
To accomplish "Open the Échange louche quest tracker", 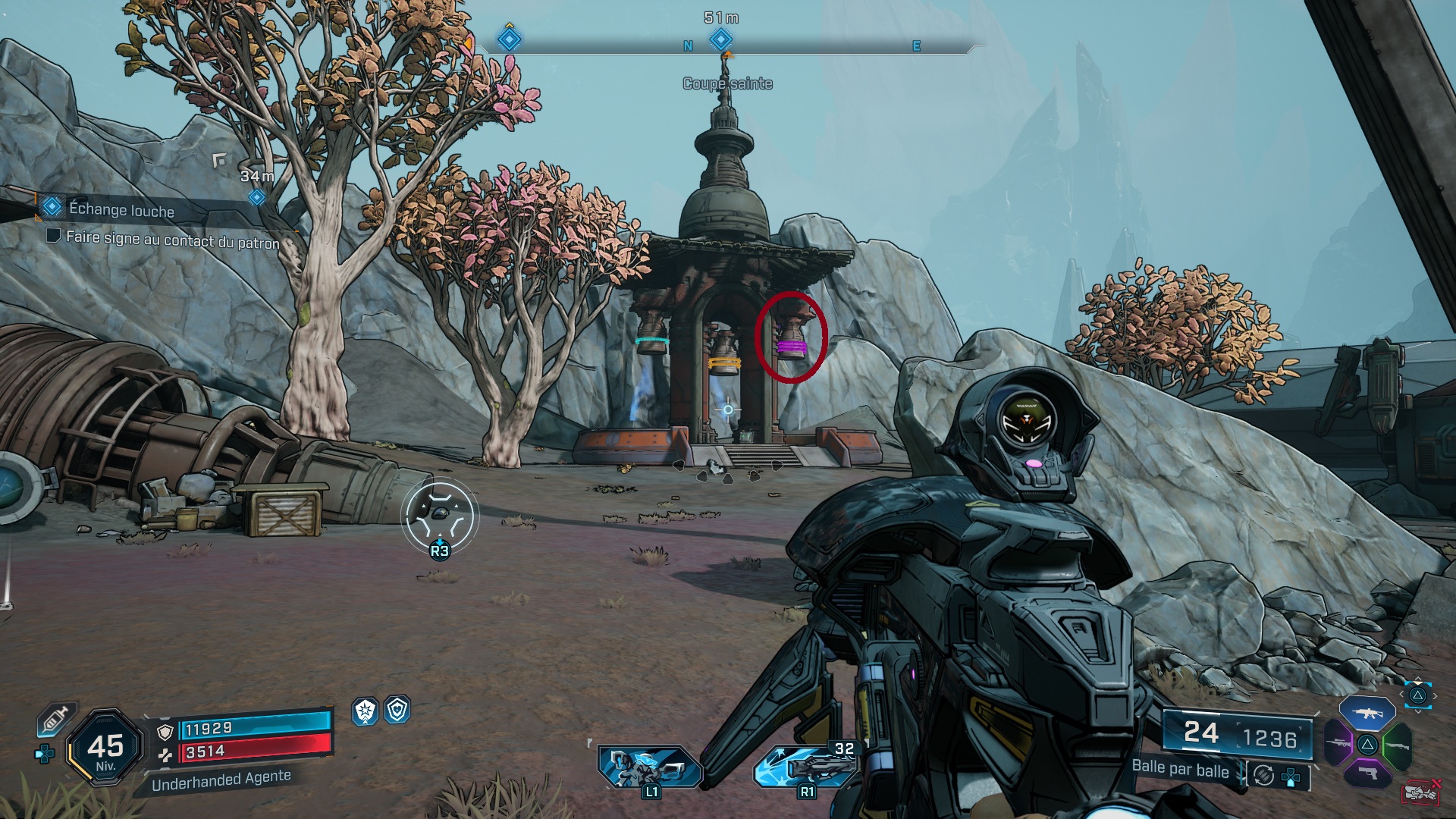I will (121, 209).
